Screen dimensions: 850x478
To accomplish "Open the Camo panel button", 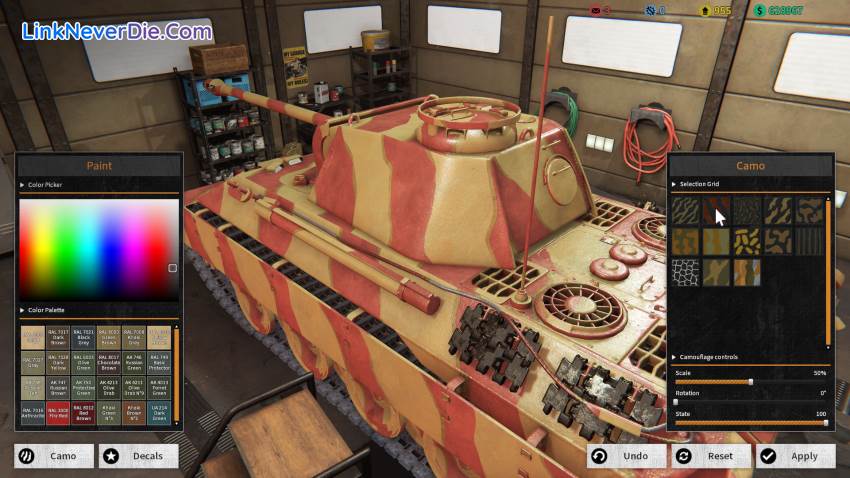I will click(x=54, y=456).
